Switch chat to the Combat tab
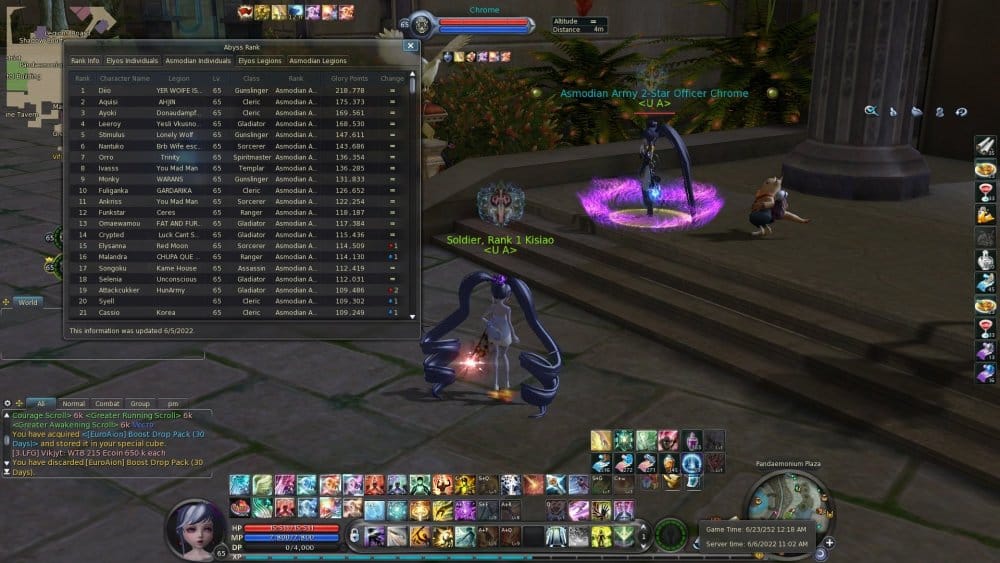 (x=106, y=404)
